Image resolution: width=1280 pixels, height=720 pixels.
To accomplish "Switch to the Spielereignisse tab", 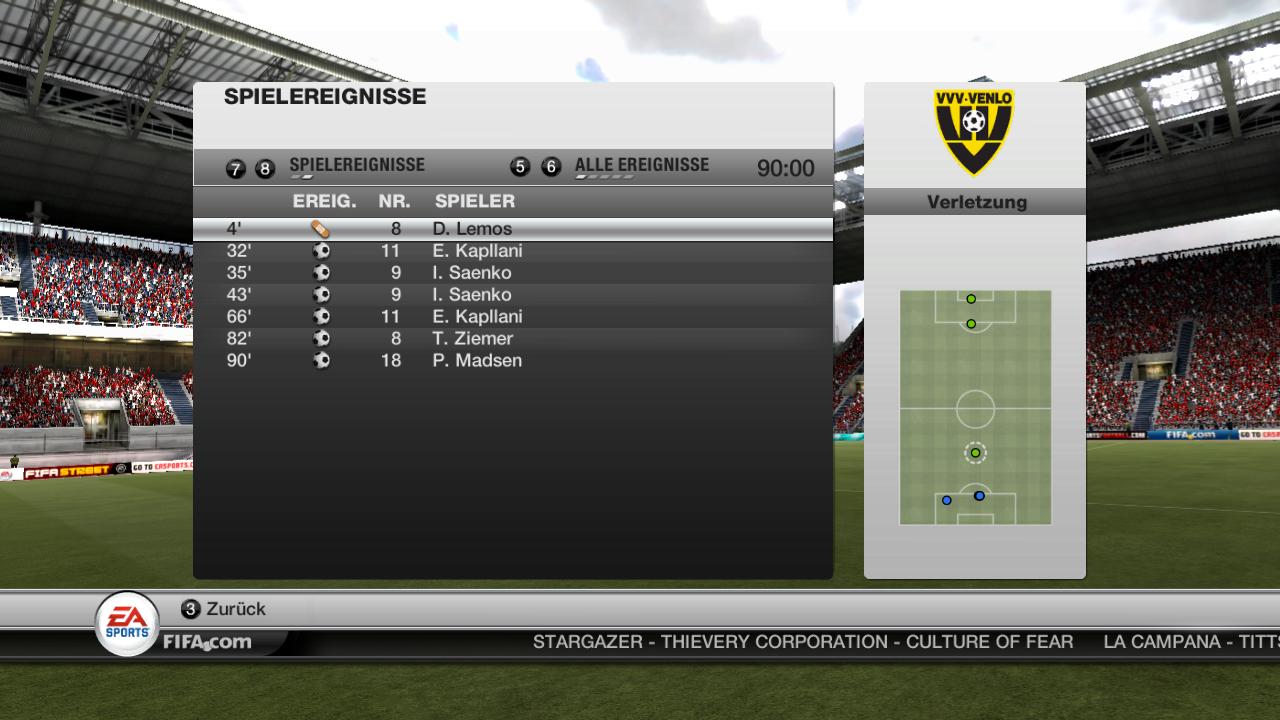I will click(x=356, y=166).
